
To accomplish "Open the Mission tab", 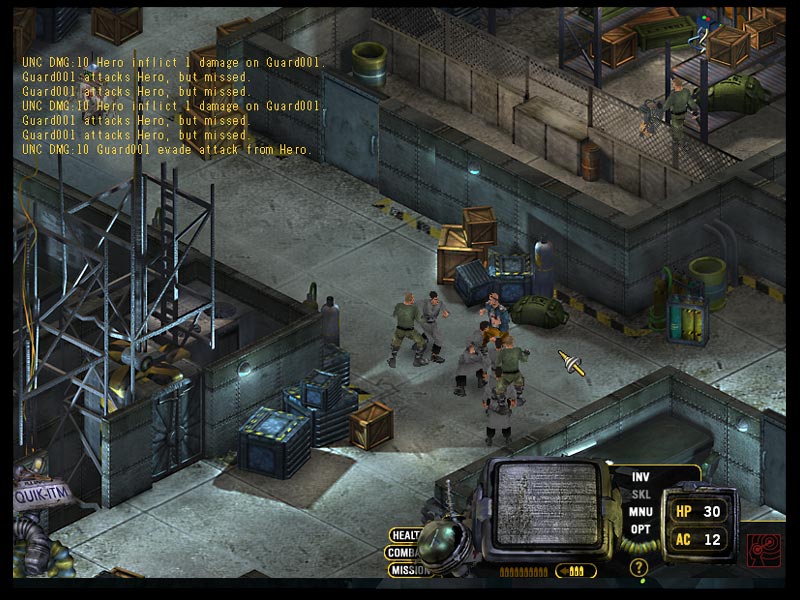I will click(x=407, y=570).
